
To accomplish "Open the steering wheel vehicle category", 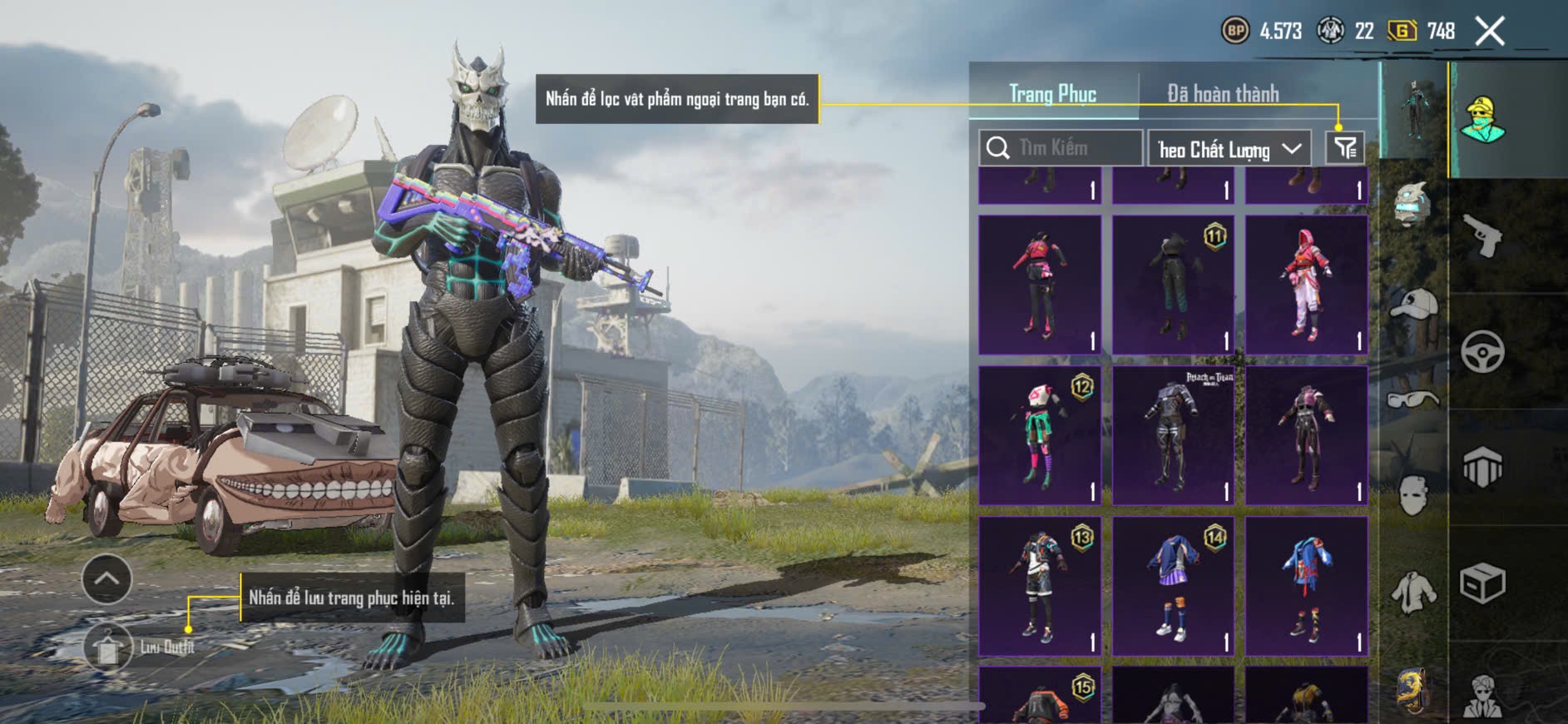I will pos(1482,351).
